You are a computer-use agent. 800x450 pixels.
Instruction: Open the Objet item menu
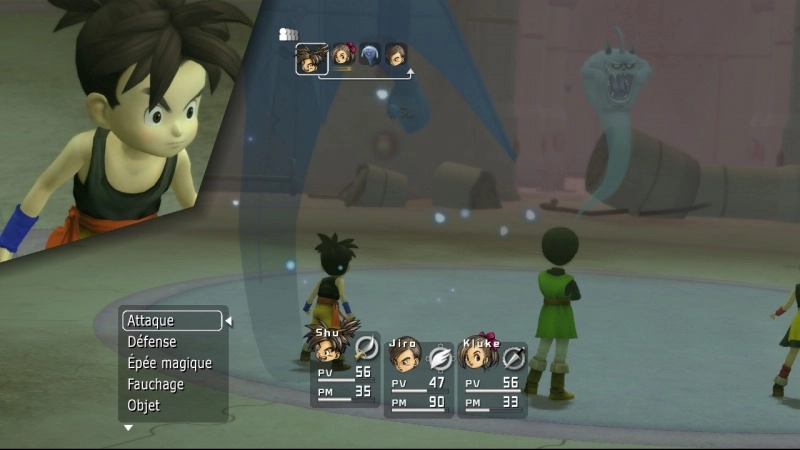pos(144,405)
